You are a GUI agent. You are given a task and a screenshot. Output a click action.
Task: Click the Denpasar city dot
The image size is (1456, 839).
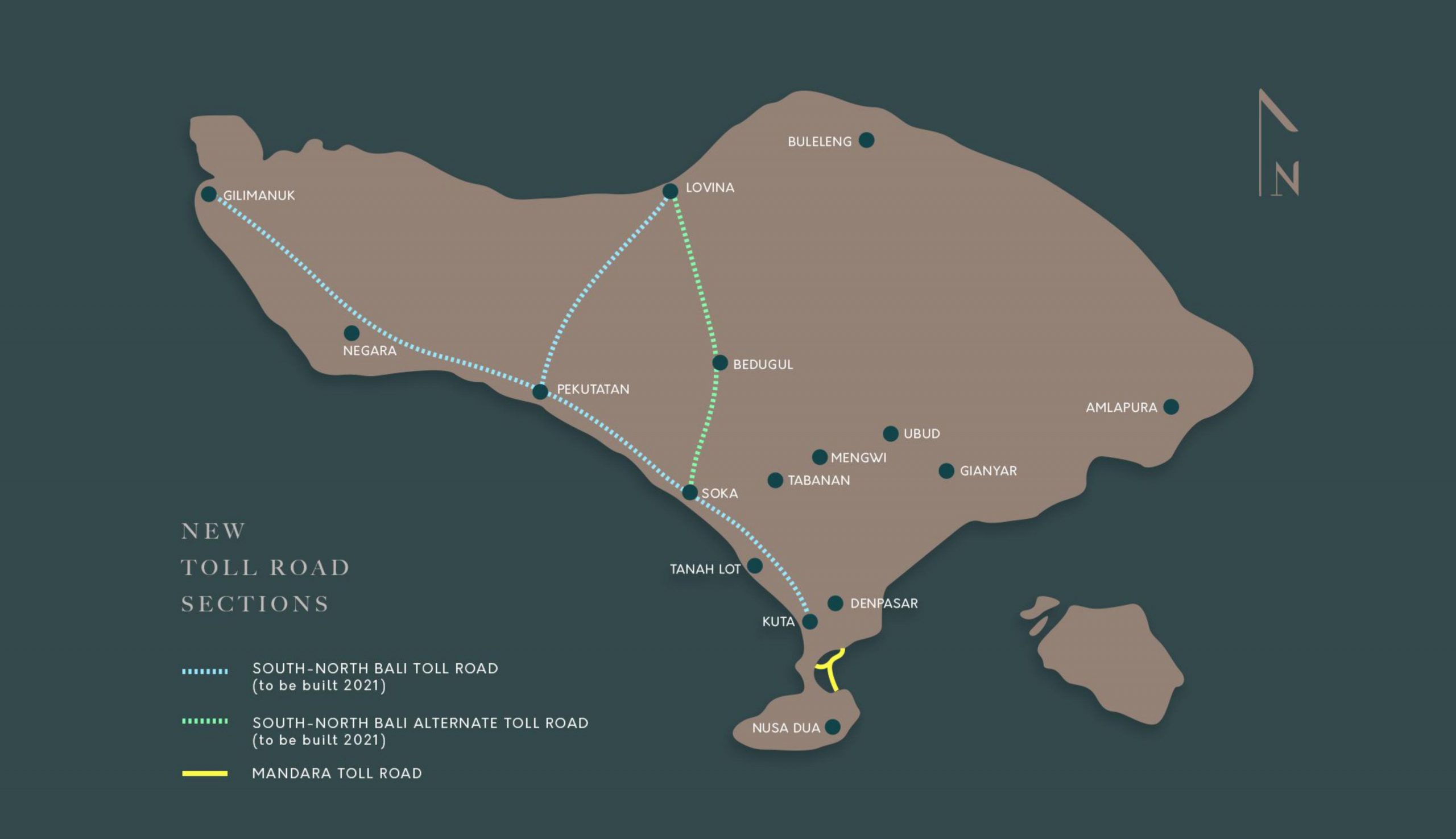coord(835,604)
